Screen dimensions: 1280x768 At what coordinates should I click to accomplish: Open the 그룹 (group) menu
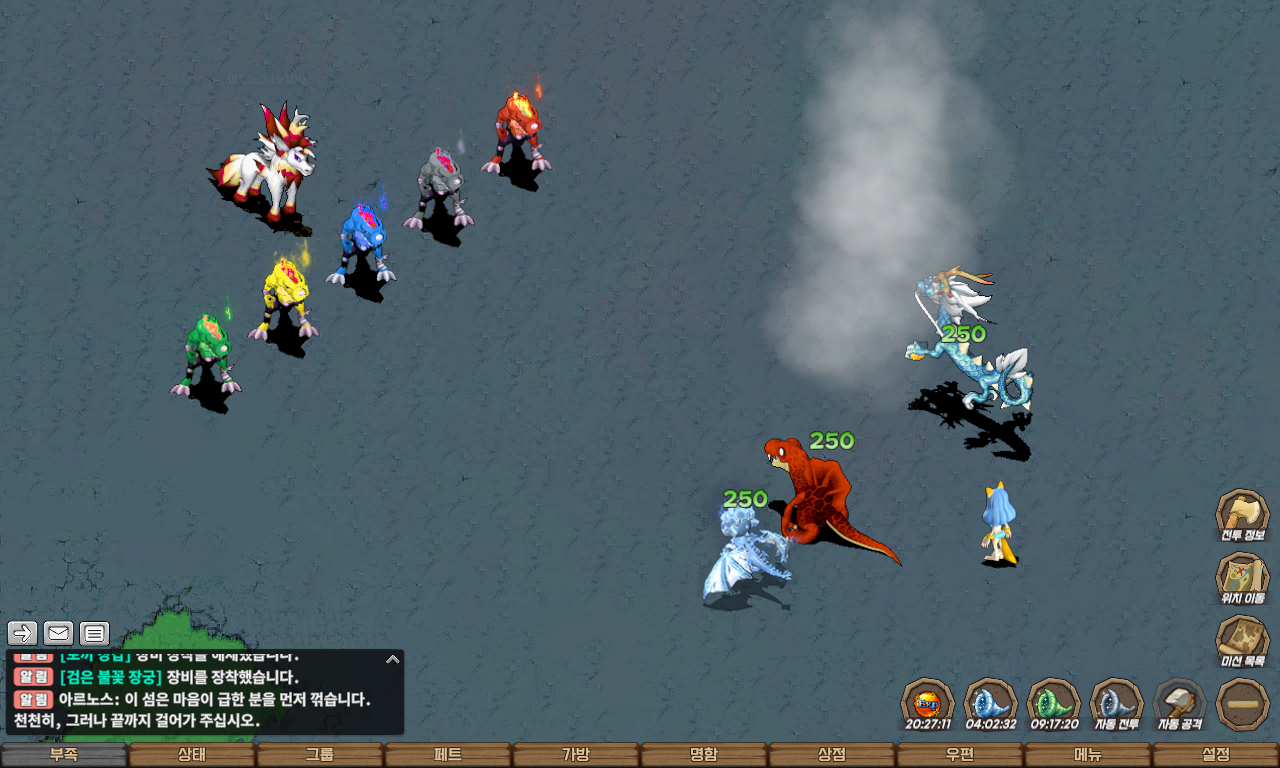pyautogui.click(x=320, y=755)
